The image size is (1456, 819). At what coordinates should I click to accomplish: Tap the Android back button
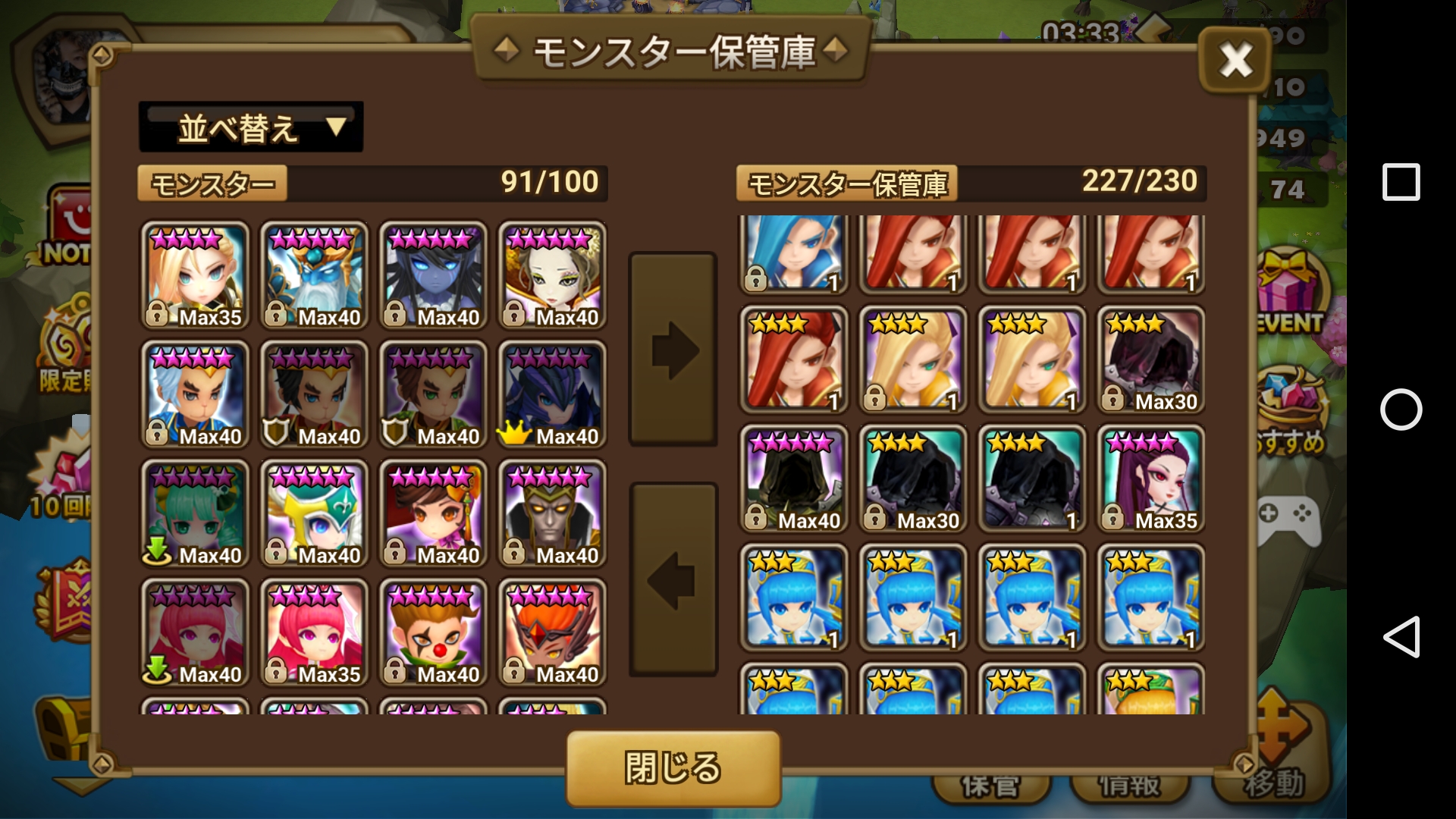pyautogui.click(x=1401, y=636)
